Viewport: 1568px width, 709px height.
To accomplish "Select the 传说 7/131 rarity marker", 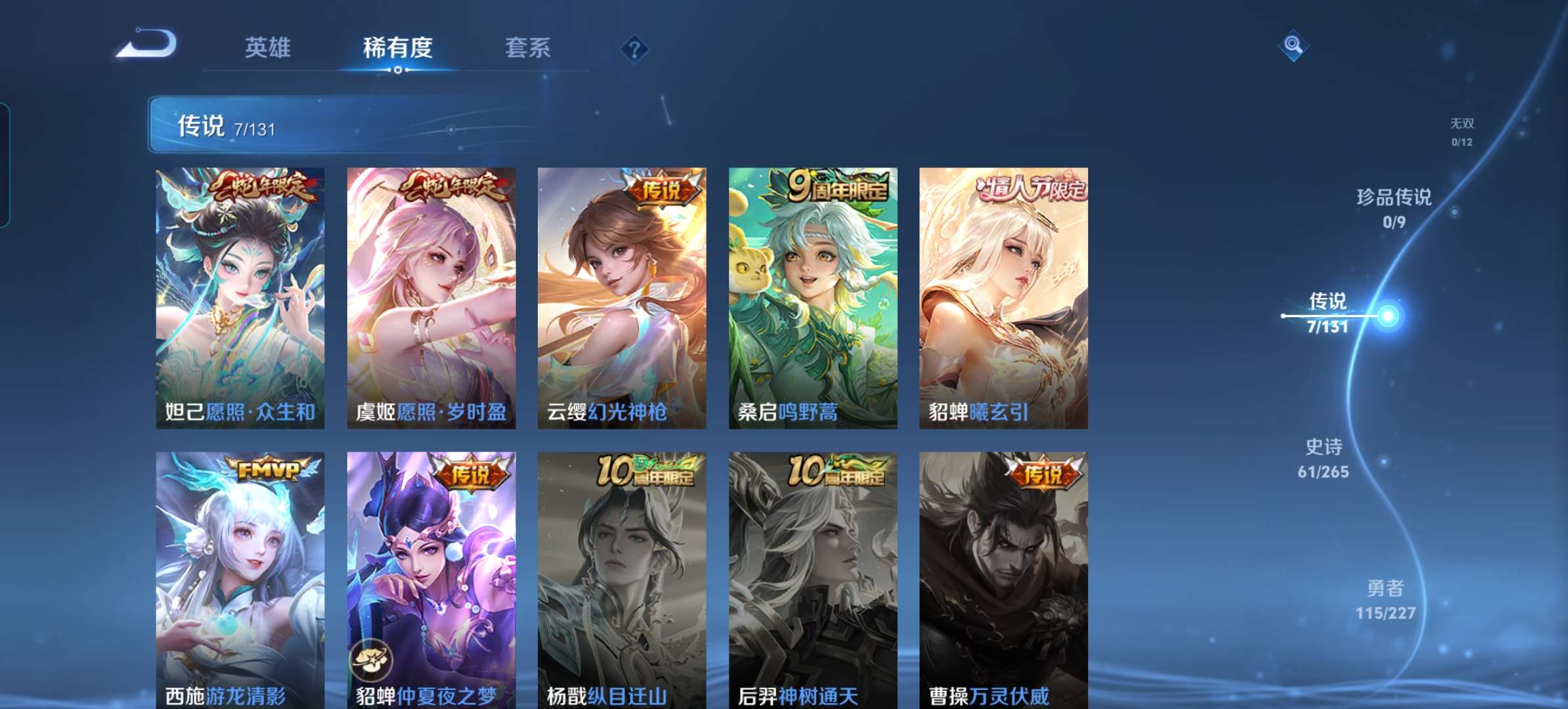I will click(x=1328, y=313).
